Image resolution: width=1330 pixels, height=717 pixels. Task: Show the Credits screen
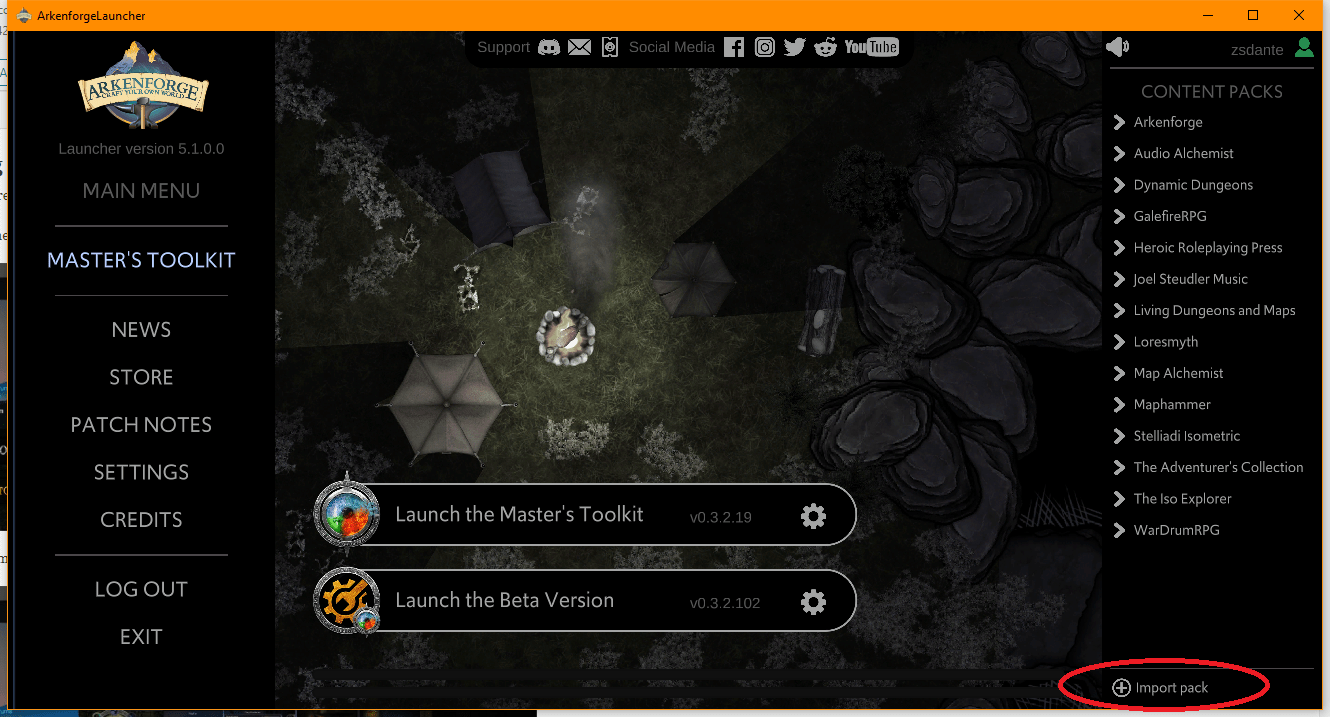tap(141, 520)
